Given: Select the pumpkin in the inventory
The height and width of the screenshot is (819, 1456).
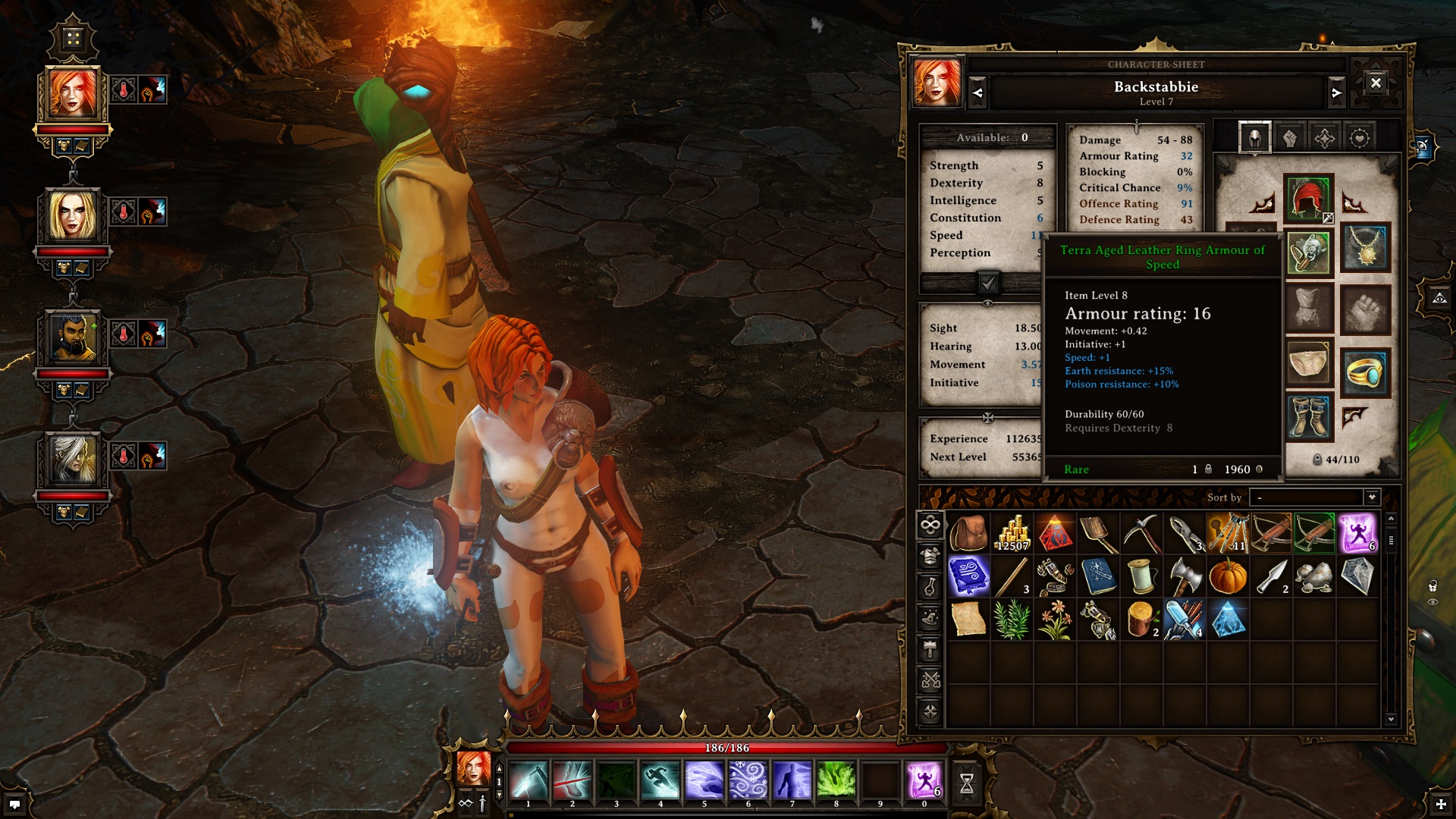Looking at the screenshot, I should tap(1228, 576).
